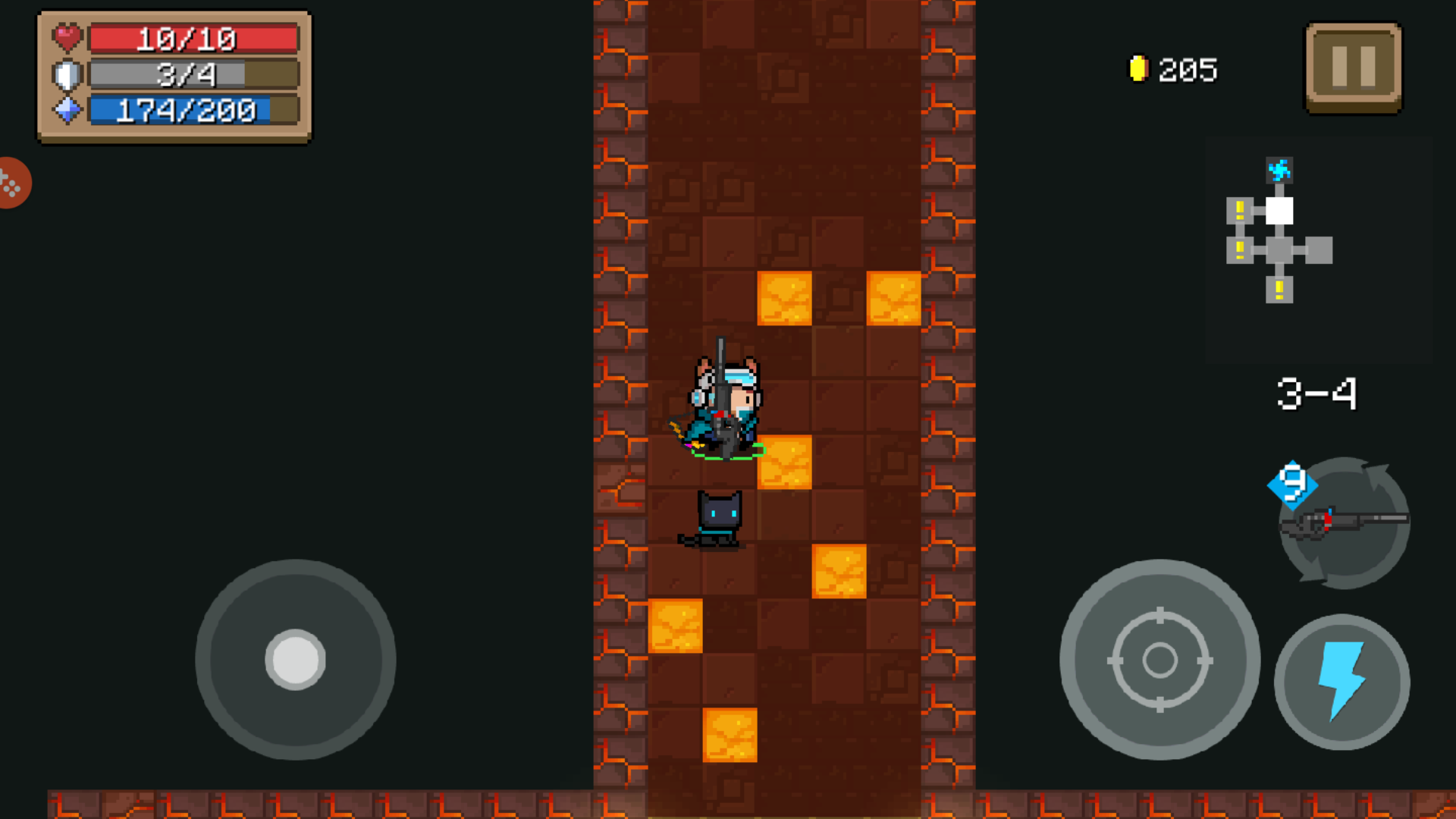Open the red side tab on left edge
Screen dimensions: 1456x819
click(13, 183)
